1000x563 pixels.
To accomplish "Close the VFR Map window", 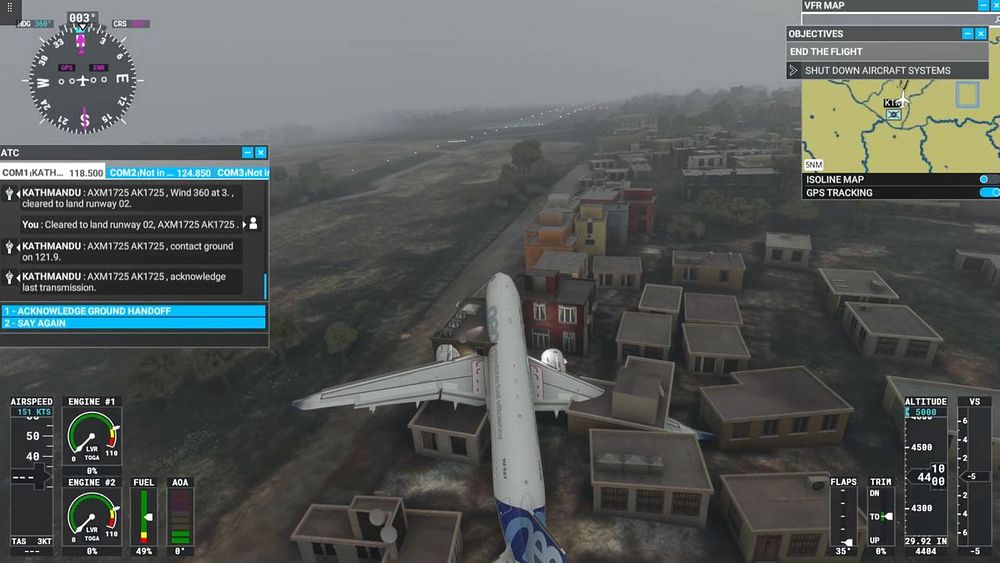I will coord(993,6).
